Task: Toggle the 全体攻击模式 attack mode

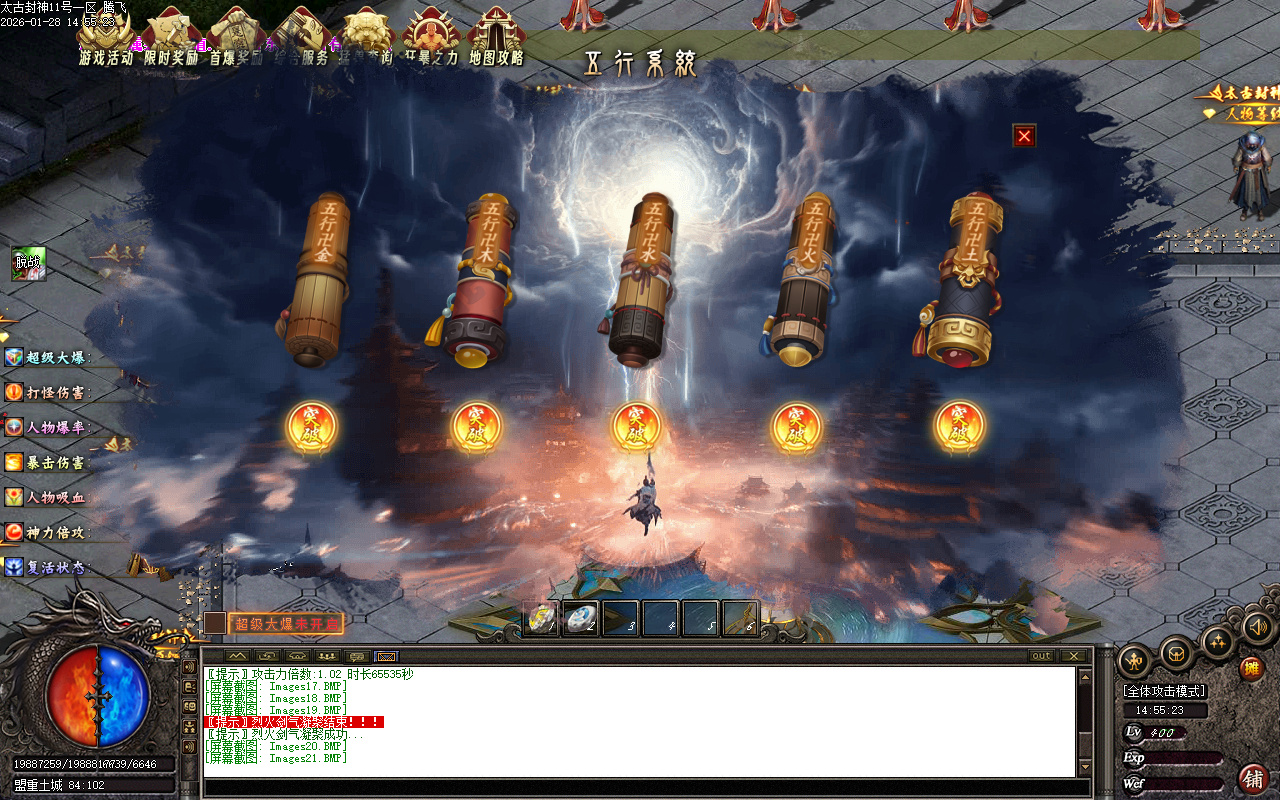Action: (x=1165, y=690)
